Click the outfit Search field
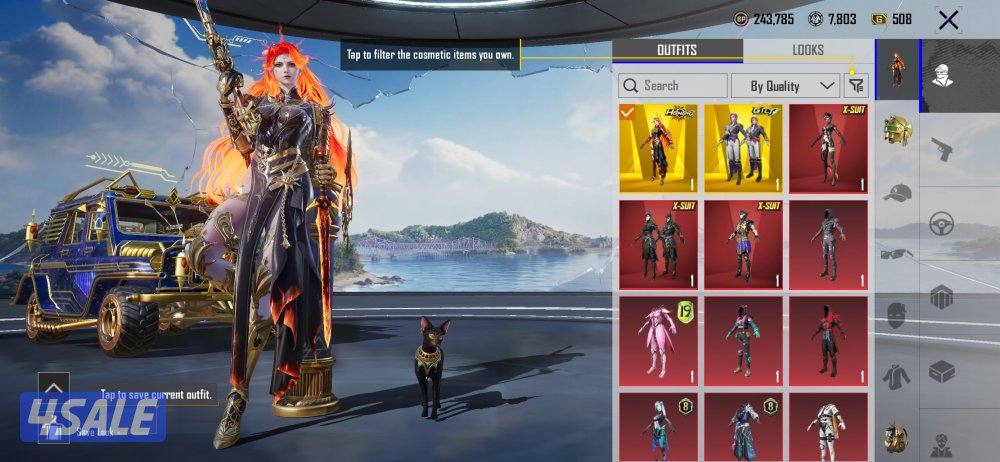The width and height of the screenshot is (1000, 462). (x=673, y=86)
